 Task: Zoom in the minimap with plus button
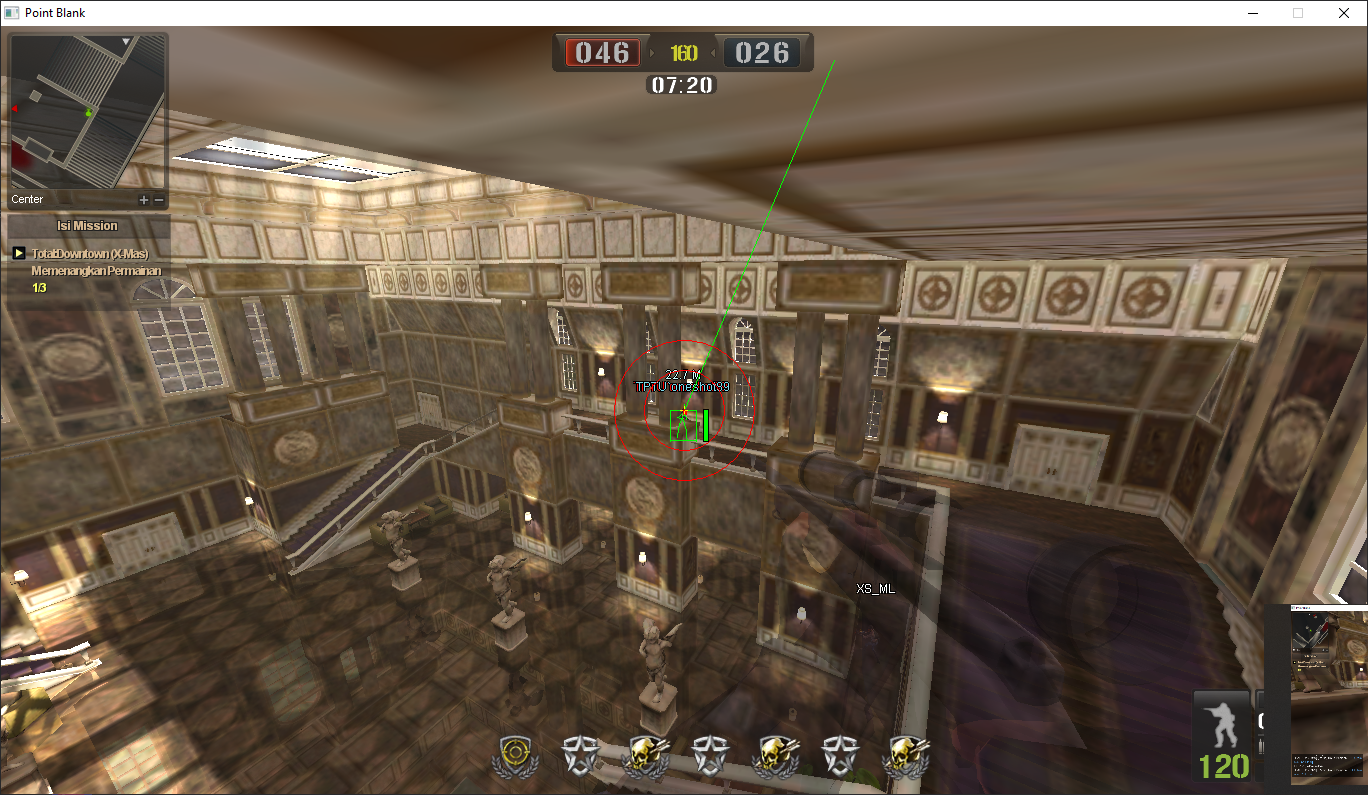144,200
